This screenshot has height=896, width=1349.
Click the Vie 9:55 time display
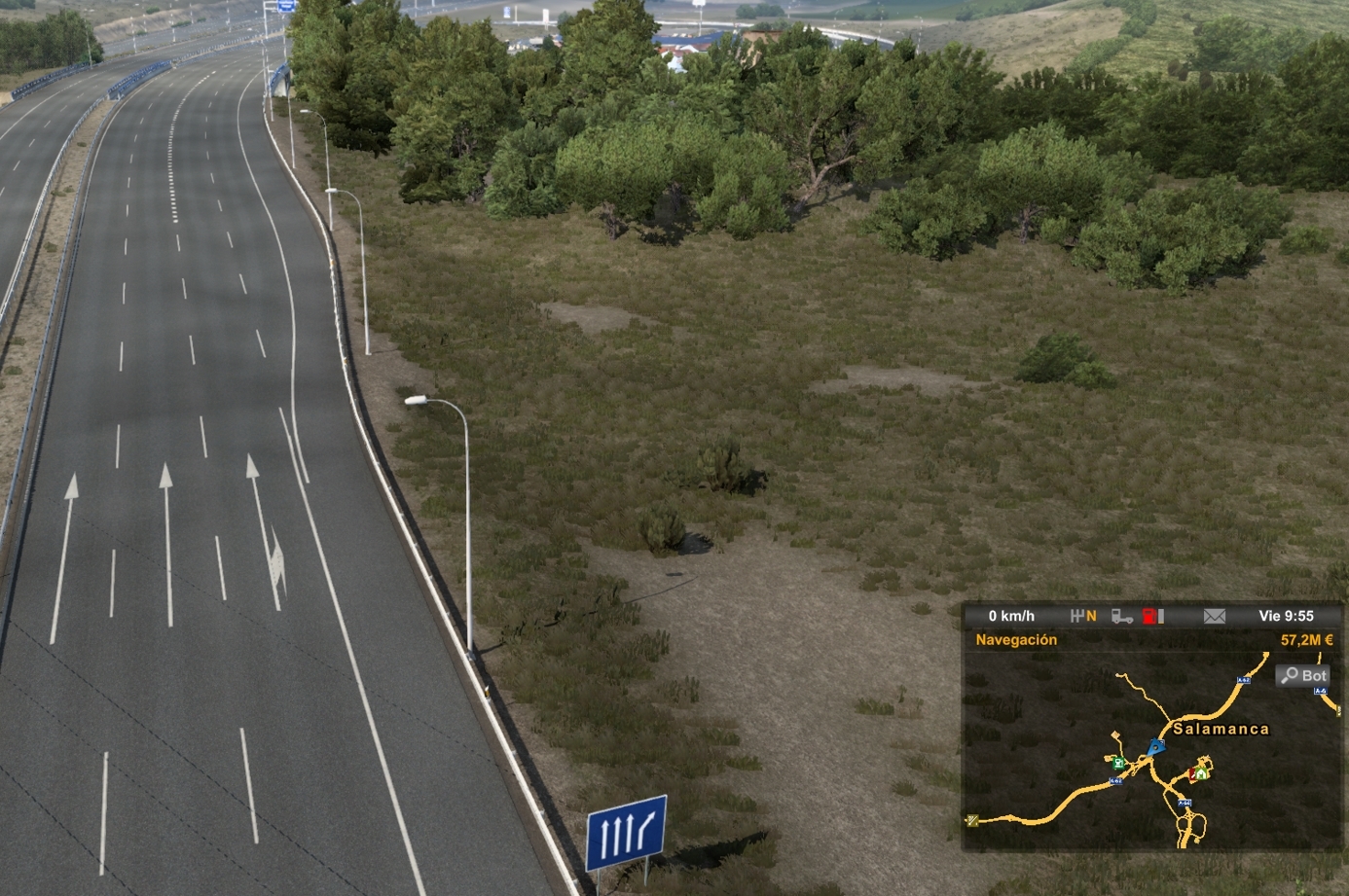(1288, 616)
